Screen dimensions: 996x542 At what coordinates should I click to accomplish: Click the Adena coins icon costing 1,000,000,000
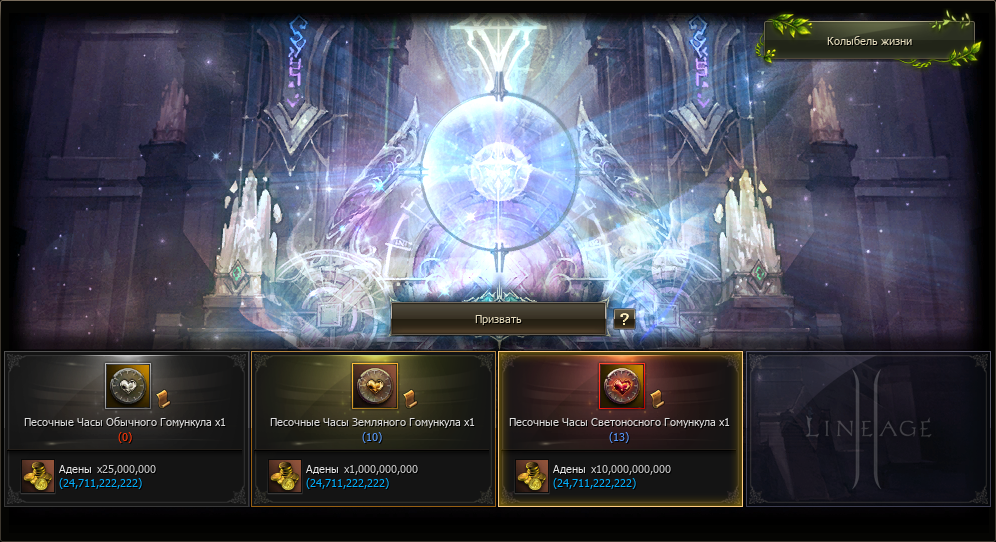tap(285, 476)
